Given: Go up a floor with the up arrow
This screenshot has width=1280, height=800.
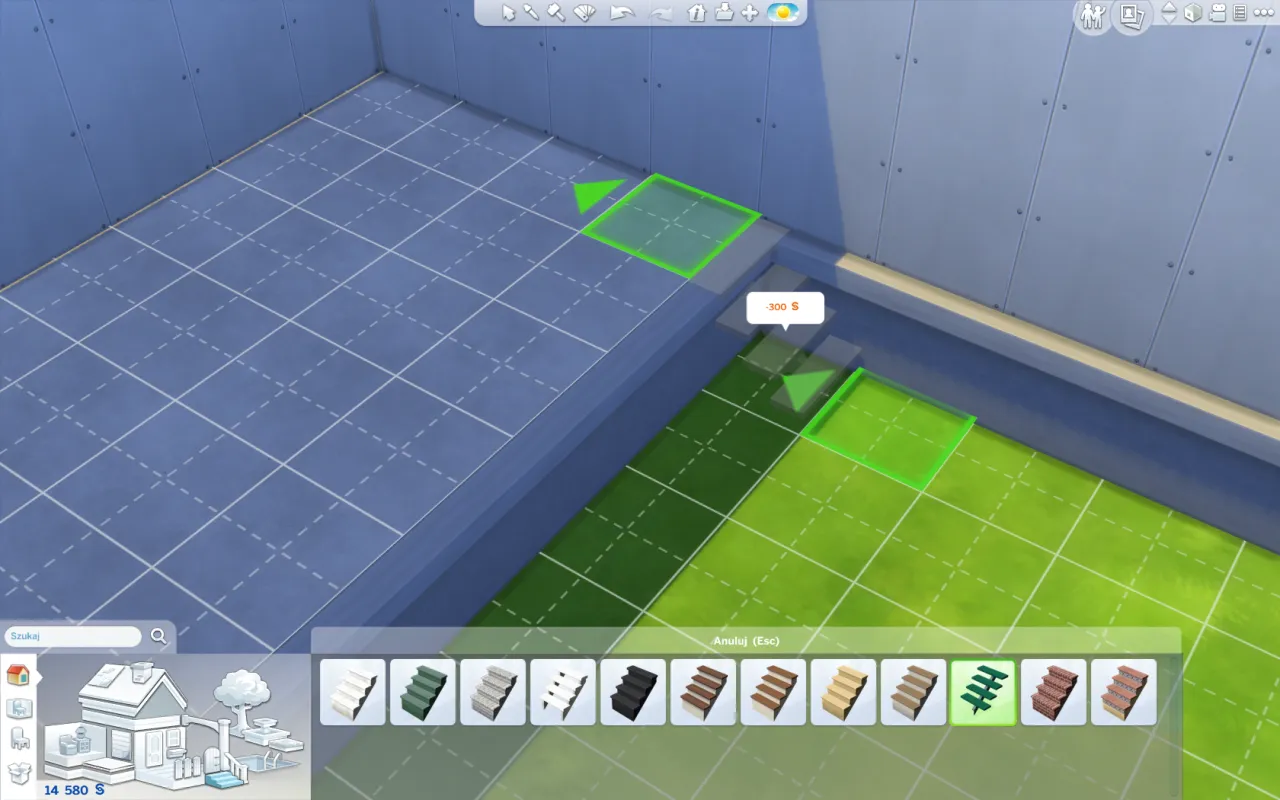Looking at the screenshot, I should point(1168,9).
